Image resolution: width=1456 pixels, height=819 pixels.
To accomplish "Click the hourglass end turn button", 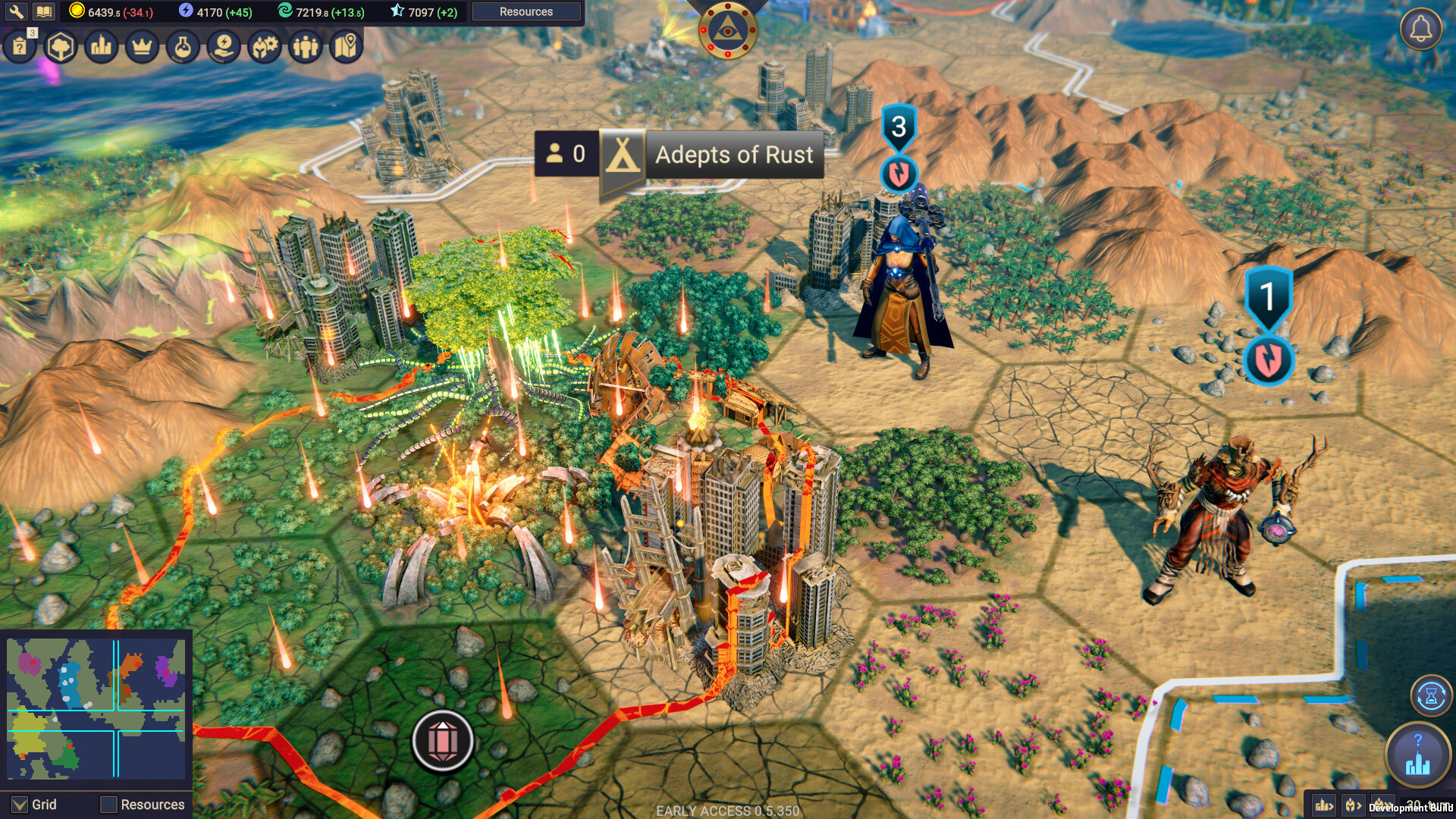I will pyautogui.click(x=1431, y=695).
